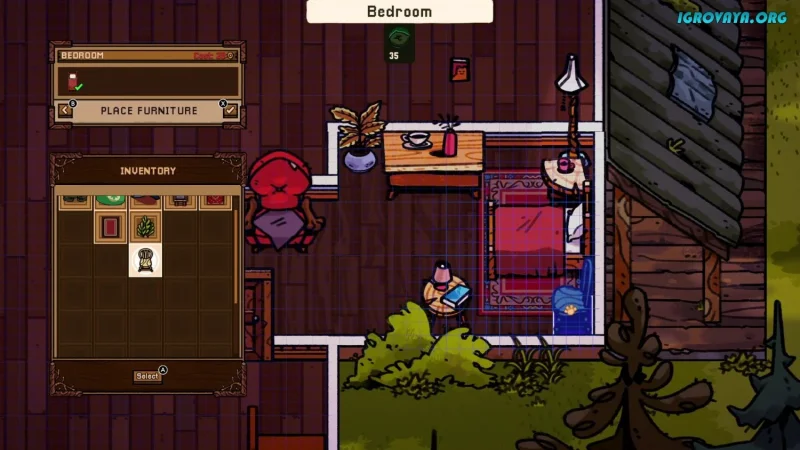This screenshot has width=800, height=450.
Task: Pick the highlighted chair inventory slot
Action: pos(145,261)
